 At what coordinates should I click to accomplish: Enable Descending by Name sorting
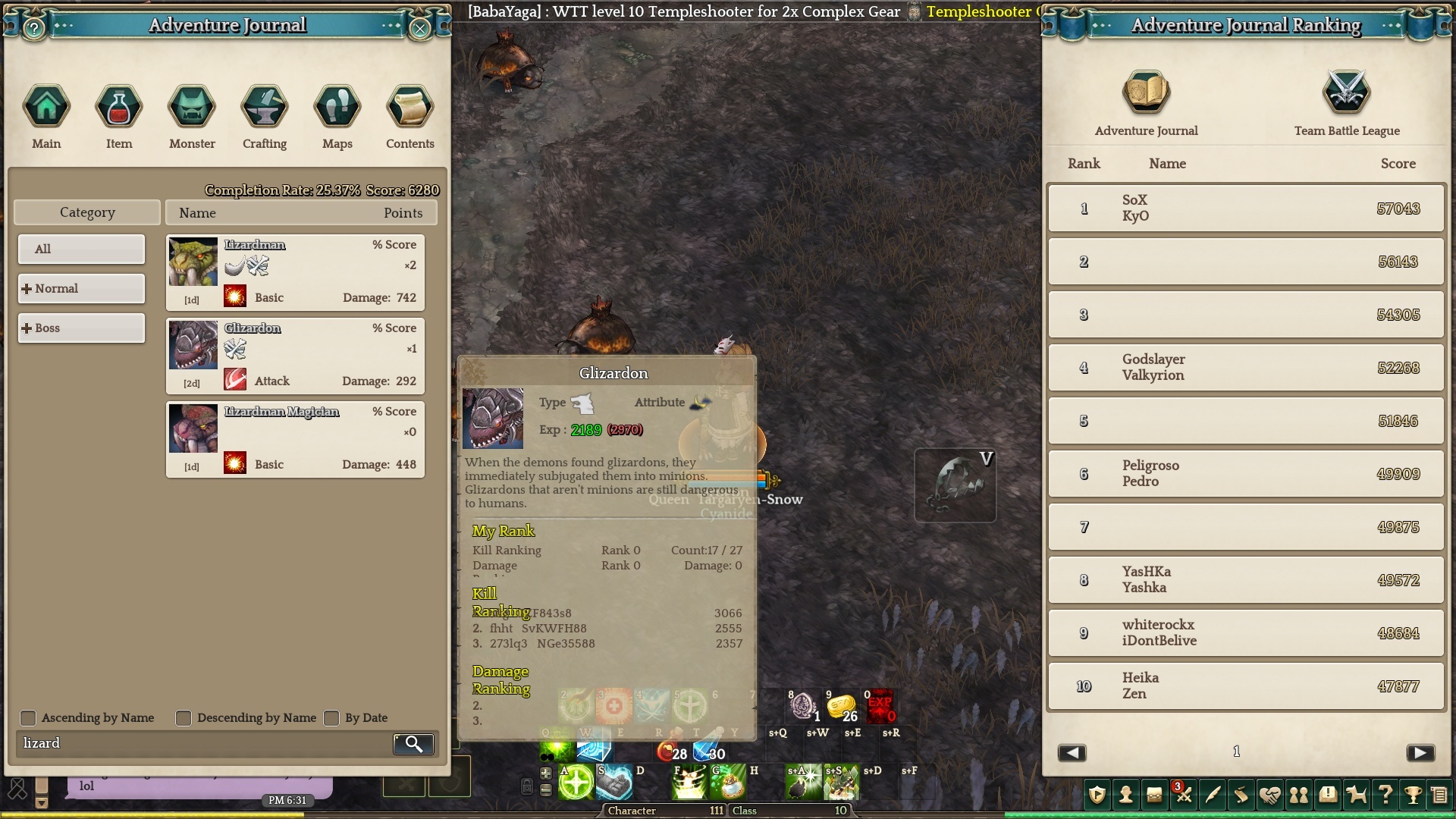[x=184, y=718]
